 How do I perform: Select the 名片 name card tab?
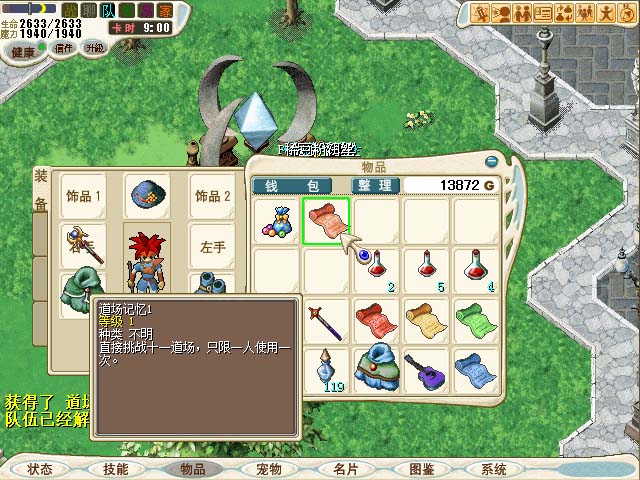[345, 469]
